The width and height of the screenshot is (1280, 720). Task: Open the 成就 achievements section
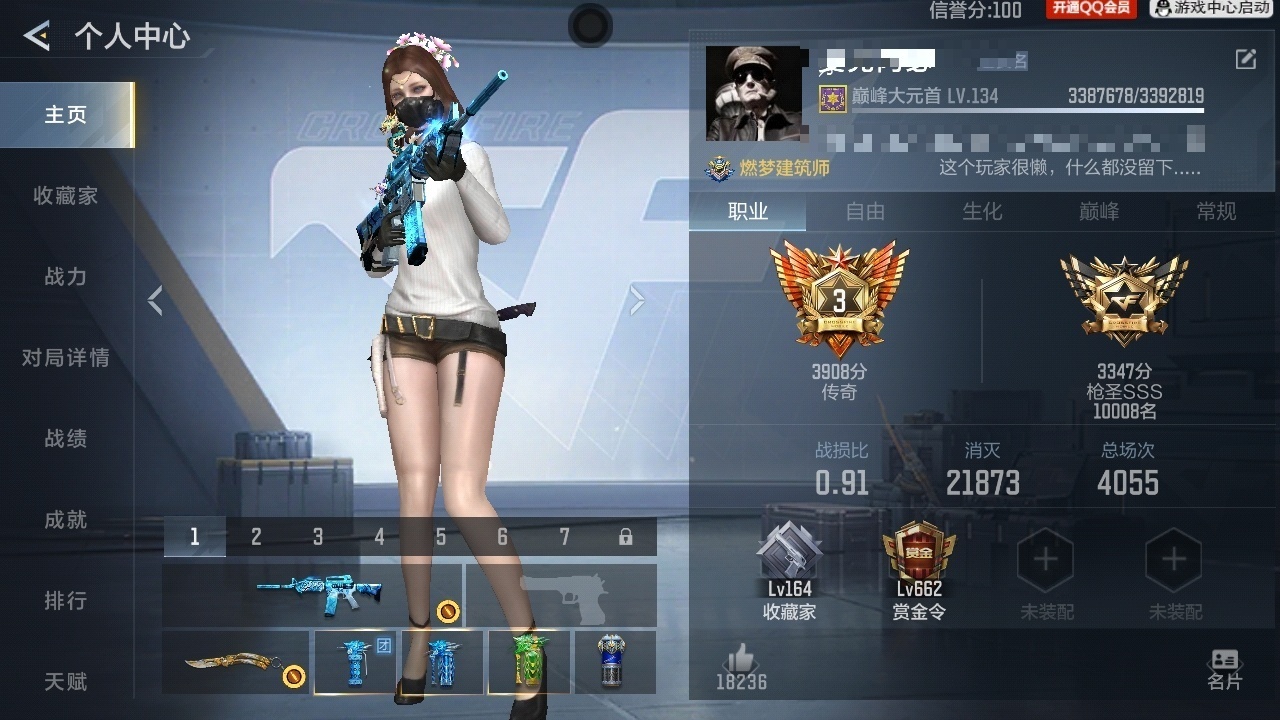click(66, 520)
